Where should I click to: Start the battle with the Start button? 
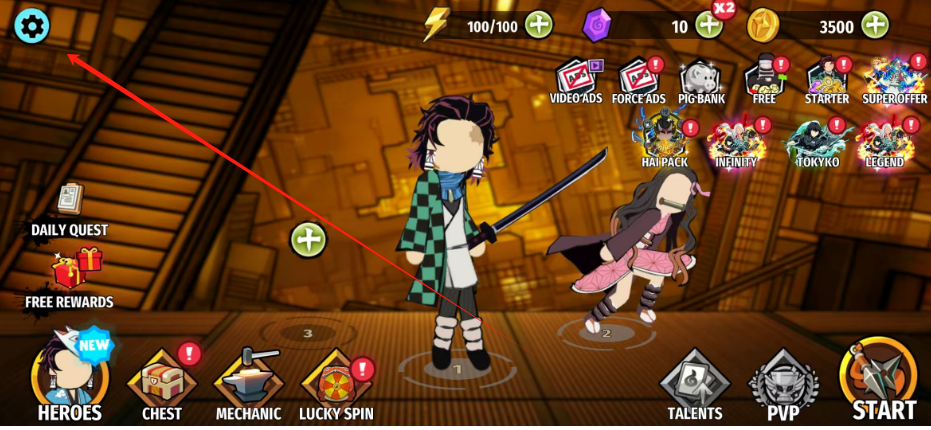[x=882, y=380]
